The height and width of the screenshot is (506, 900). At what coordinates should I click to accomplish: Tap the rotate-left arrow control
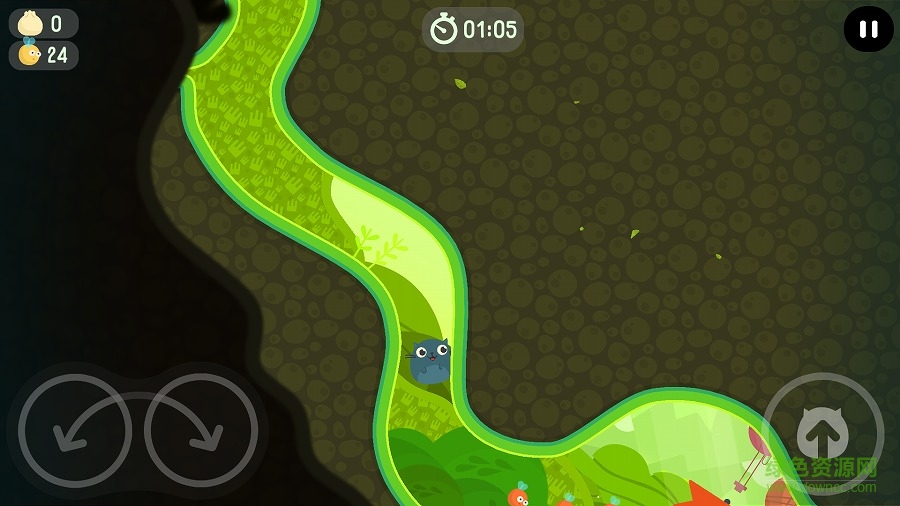click(75, 430)
